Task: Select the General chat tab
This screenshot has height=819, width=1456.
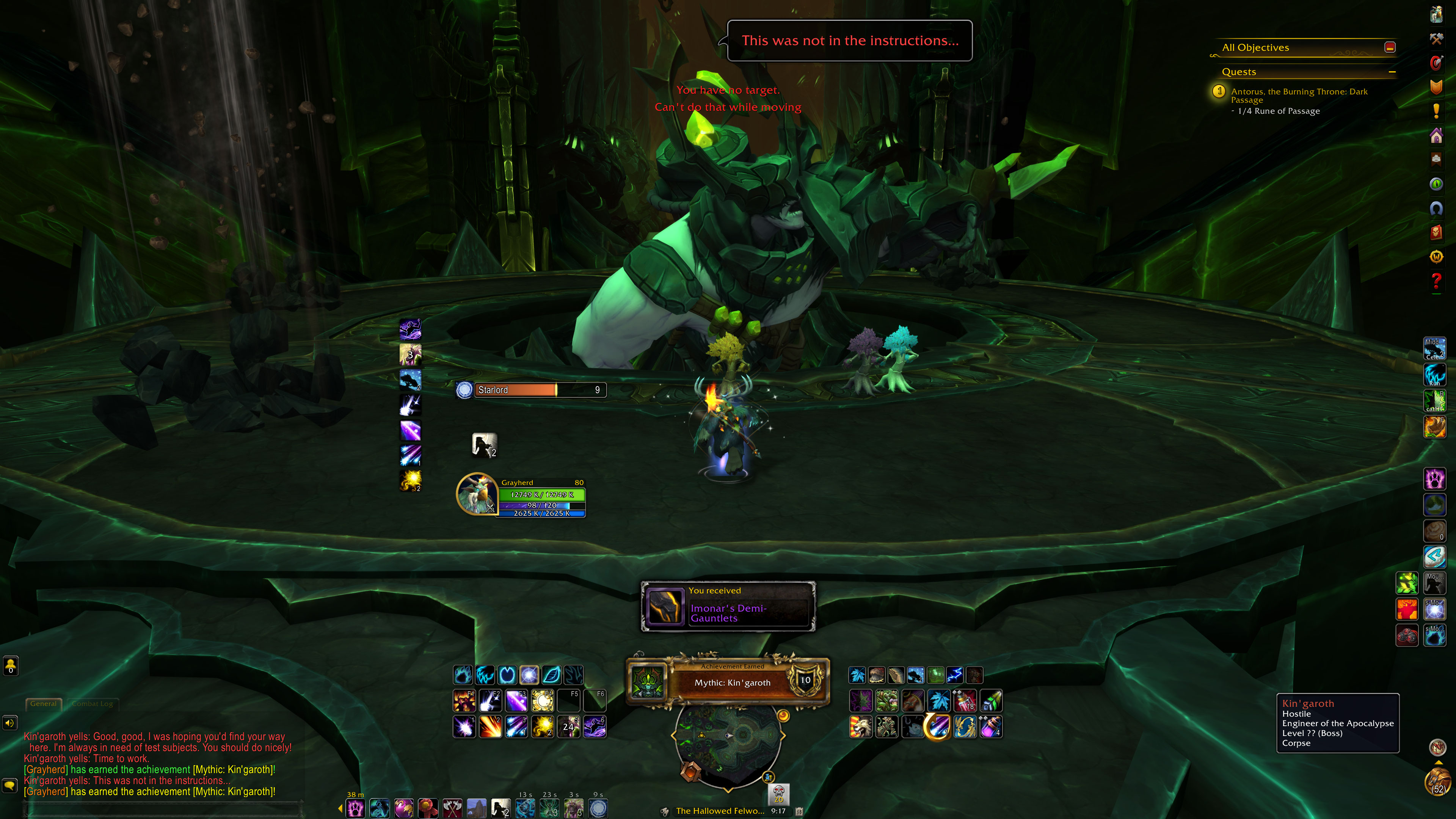Action: [x=44, y=704]
